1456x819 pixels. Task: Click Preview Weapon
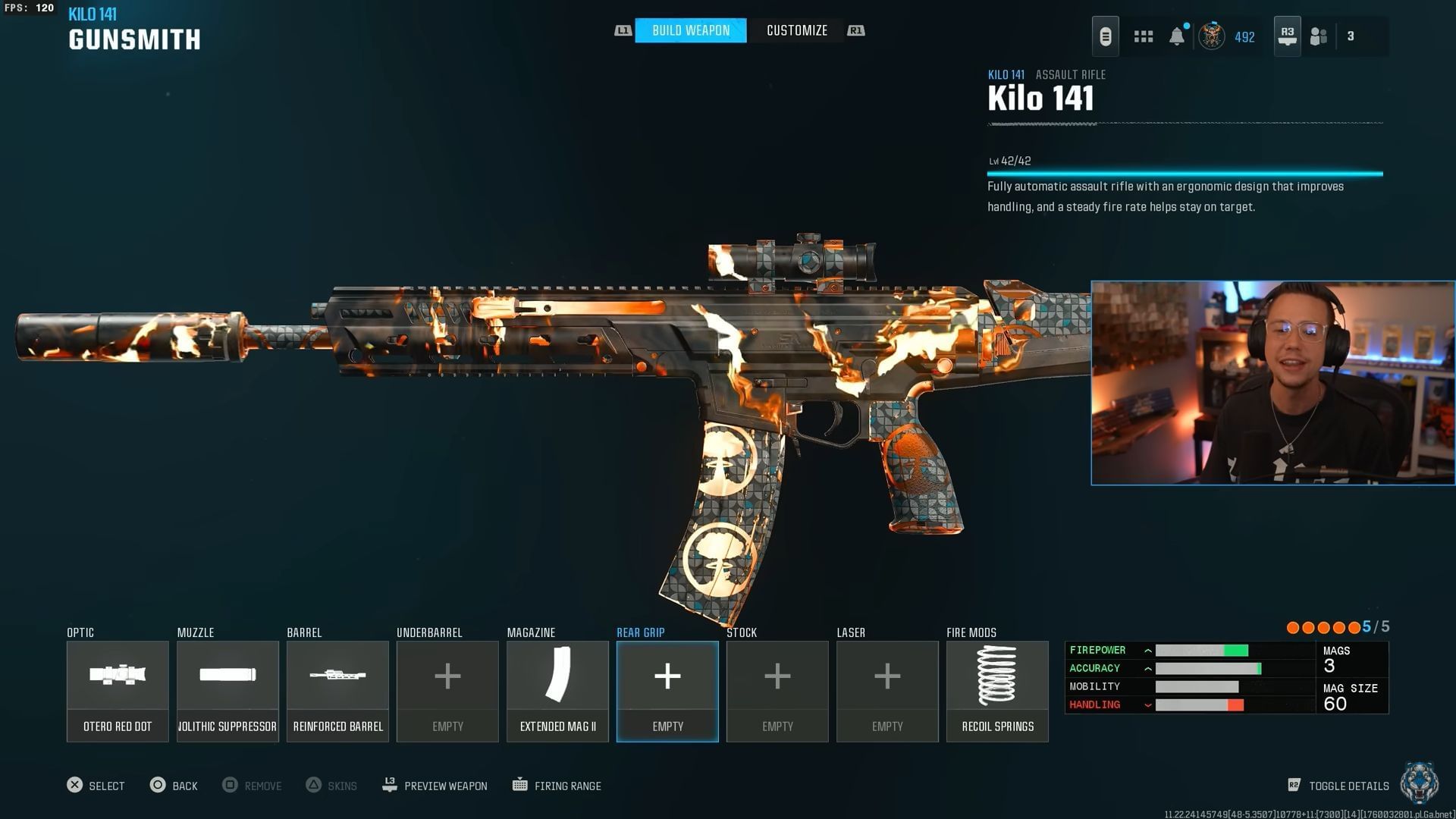click(x=435, y=786)
